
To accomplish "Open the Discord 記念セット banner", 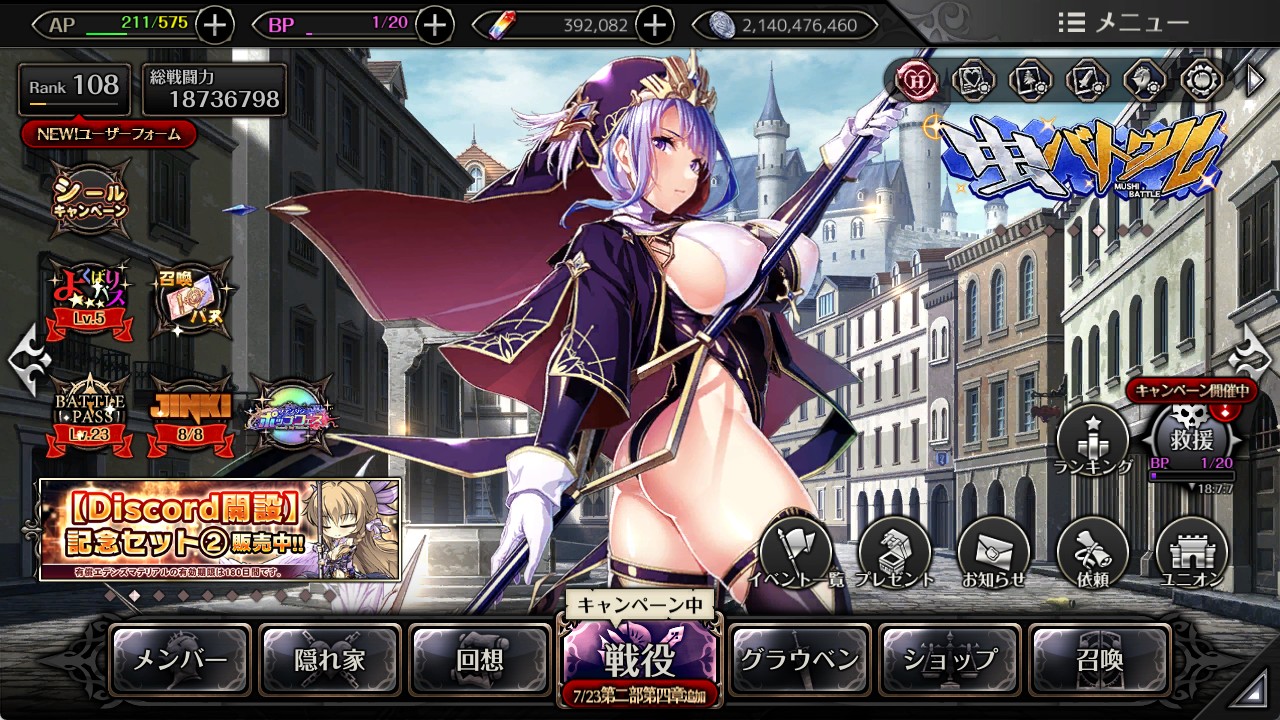I will [x=220, y=529].
